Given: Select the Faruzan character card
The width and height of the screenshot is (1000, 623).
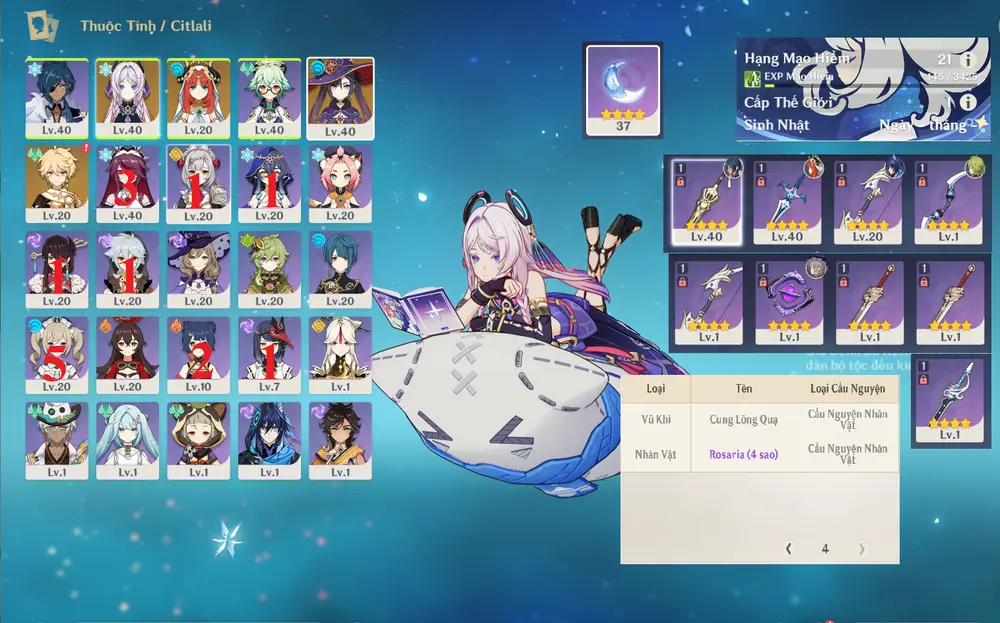Looking at the screenshot, I should tap(127, 438).
